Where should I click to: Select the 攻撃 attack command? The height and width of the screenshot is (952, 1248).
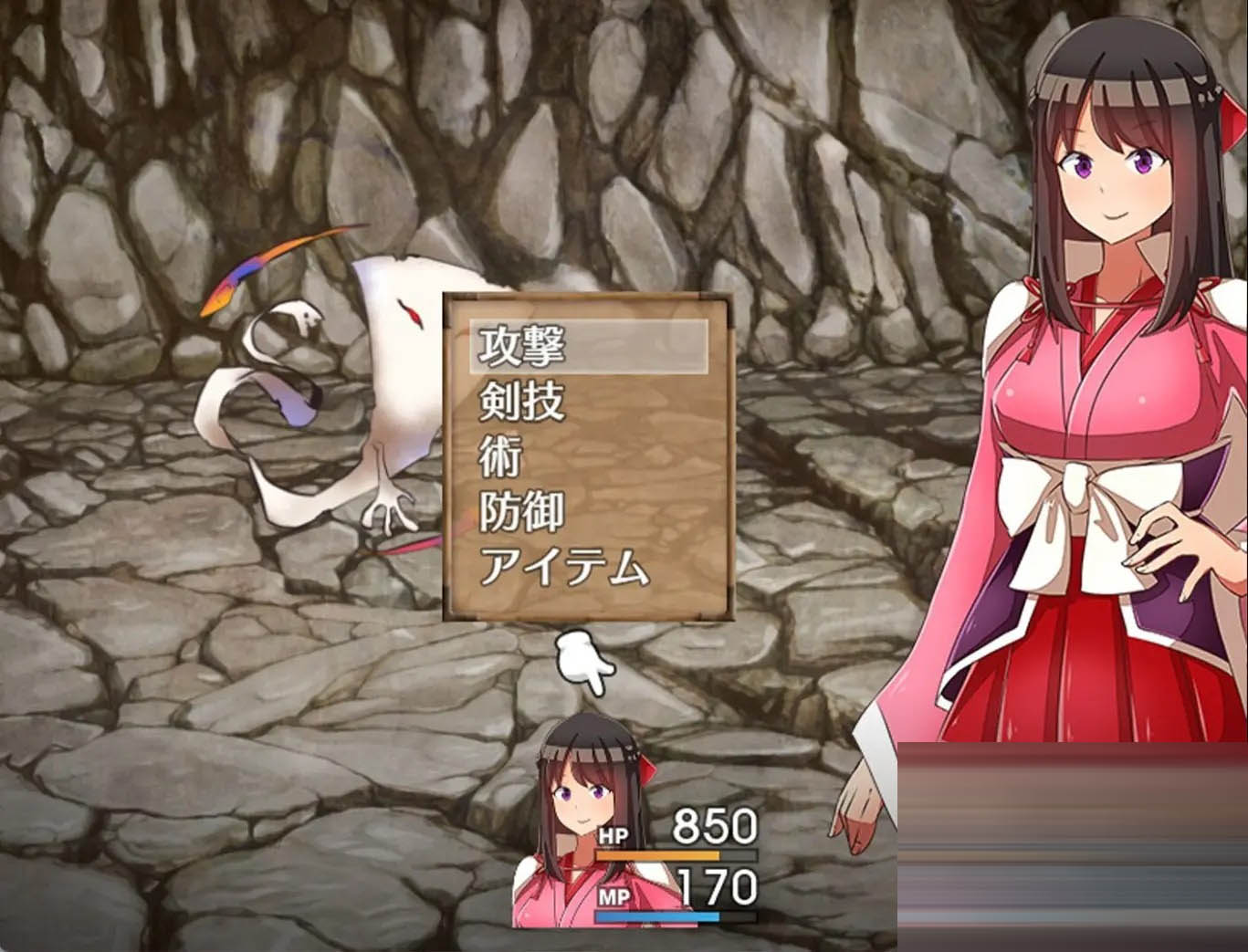[522, 346]
